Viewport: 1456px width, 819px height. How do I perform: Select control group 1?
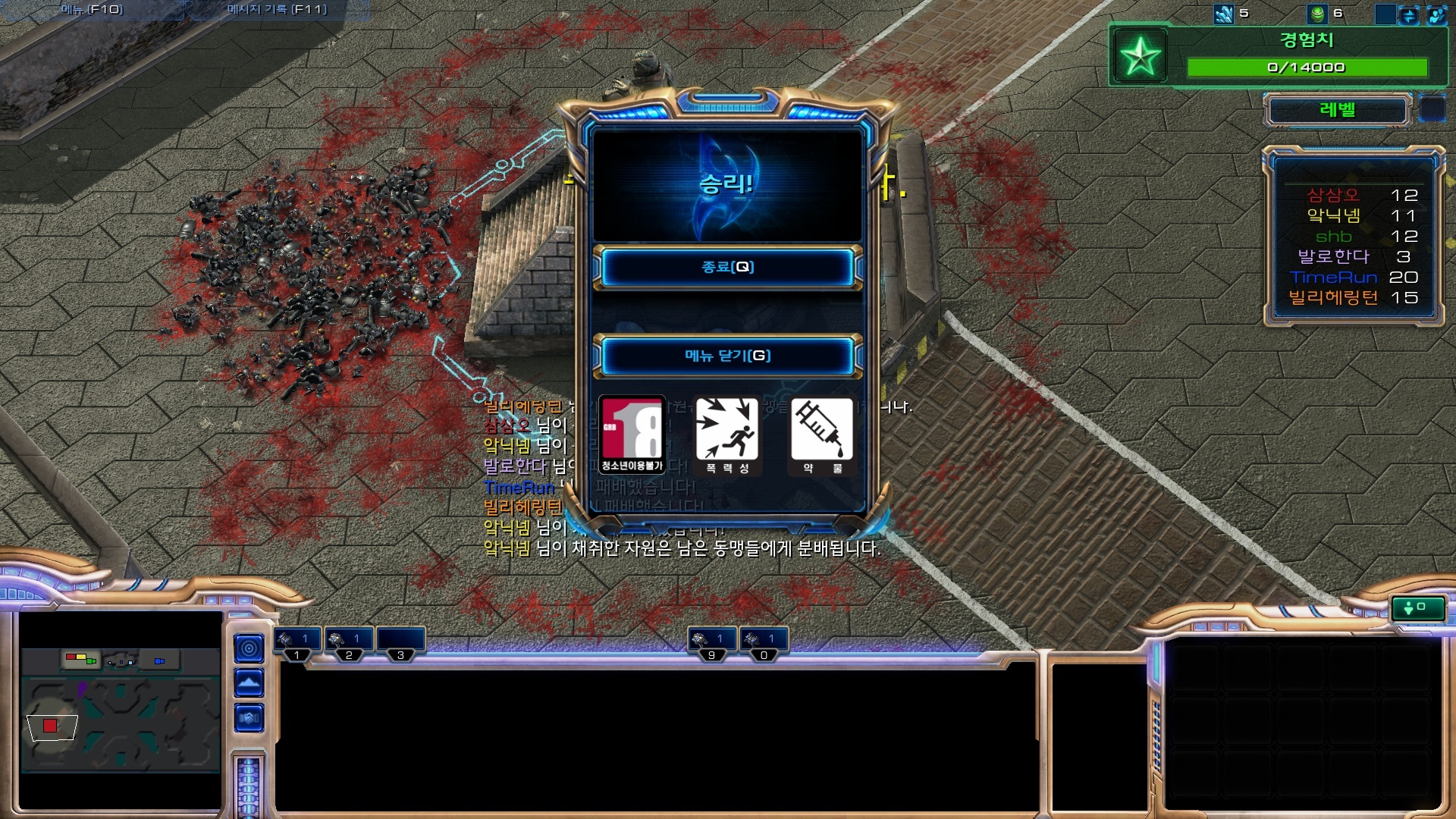[x=297, y=642]
